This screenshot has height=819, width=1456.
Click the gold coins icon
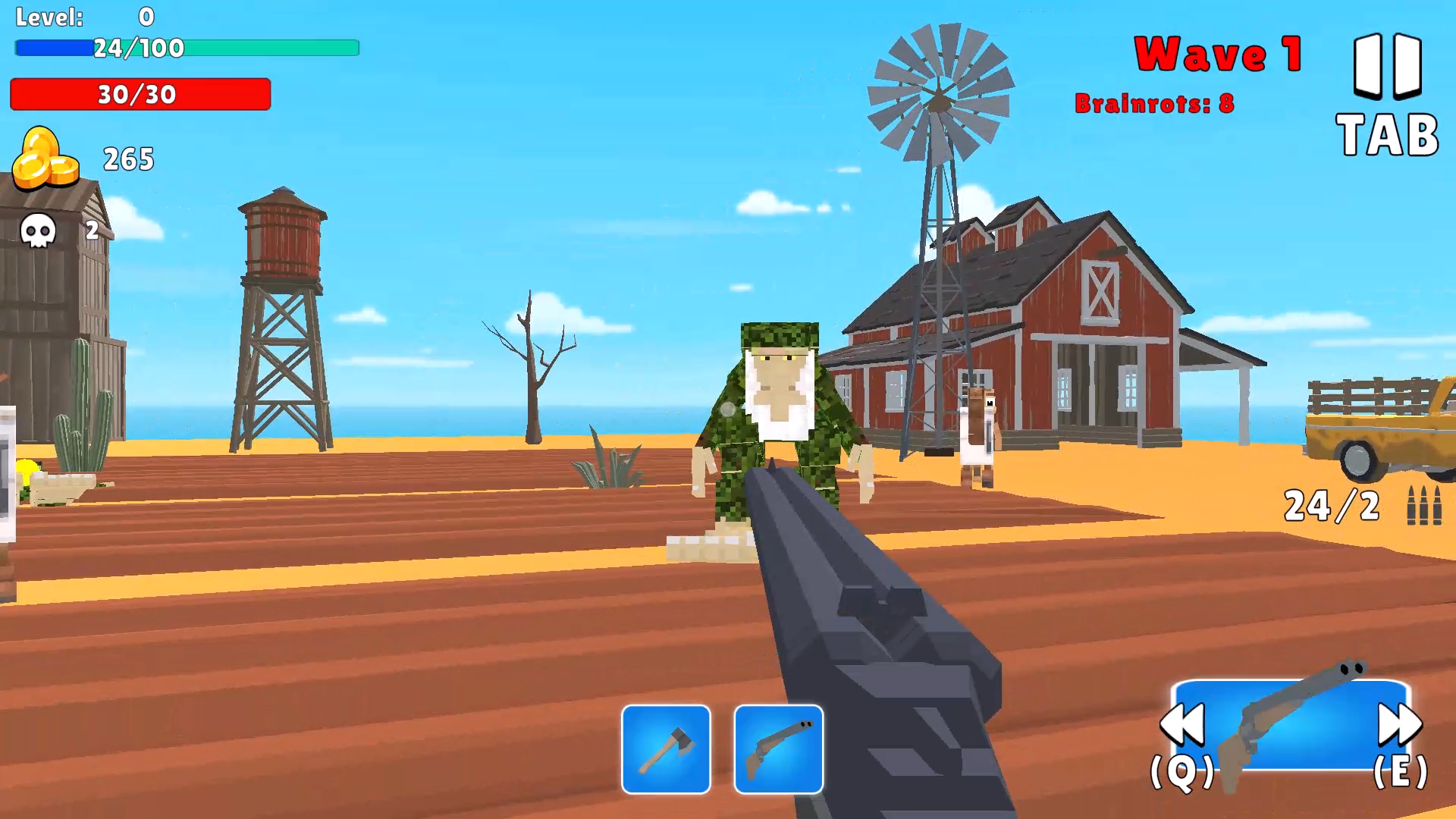(x=47, y=159)
